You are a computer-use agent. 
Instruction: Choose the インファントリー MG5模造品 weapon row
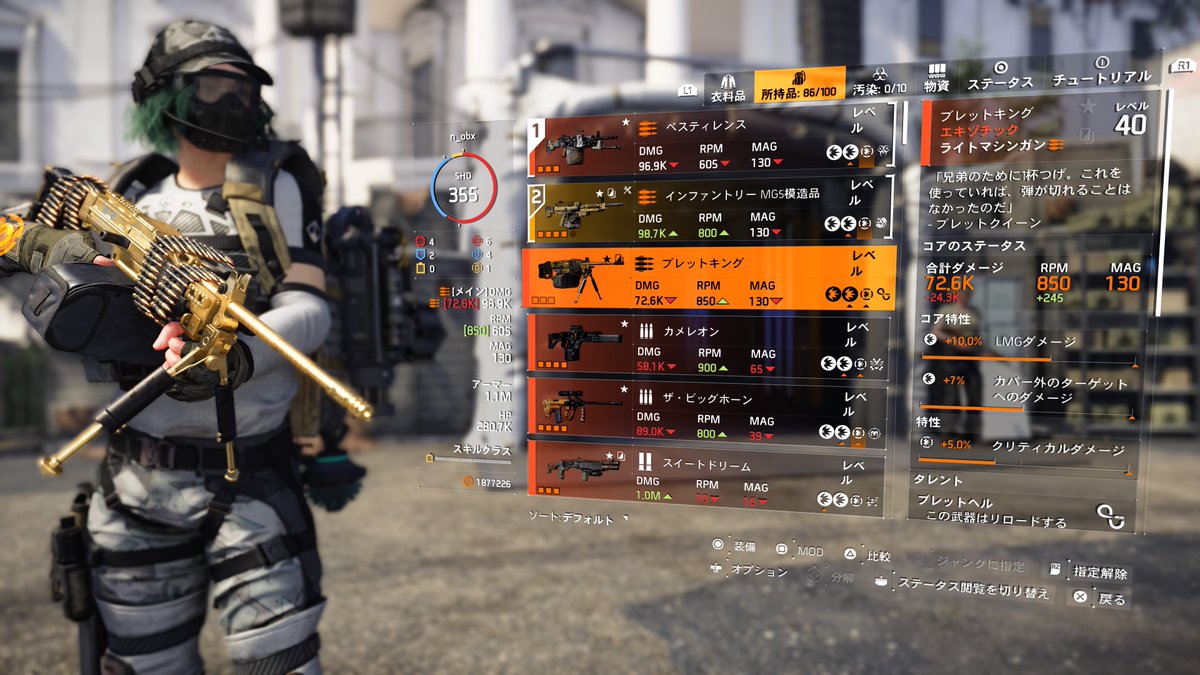click(x=710, y=211)
